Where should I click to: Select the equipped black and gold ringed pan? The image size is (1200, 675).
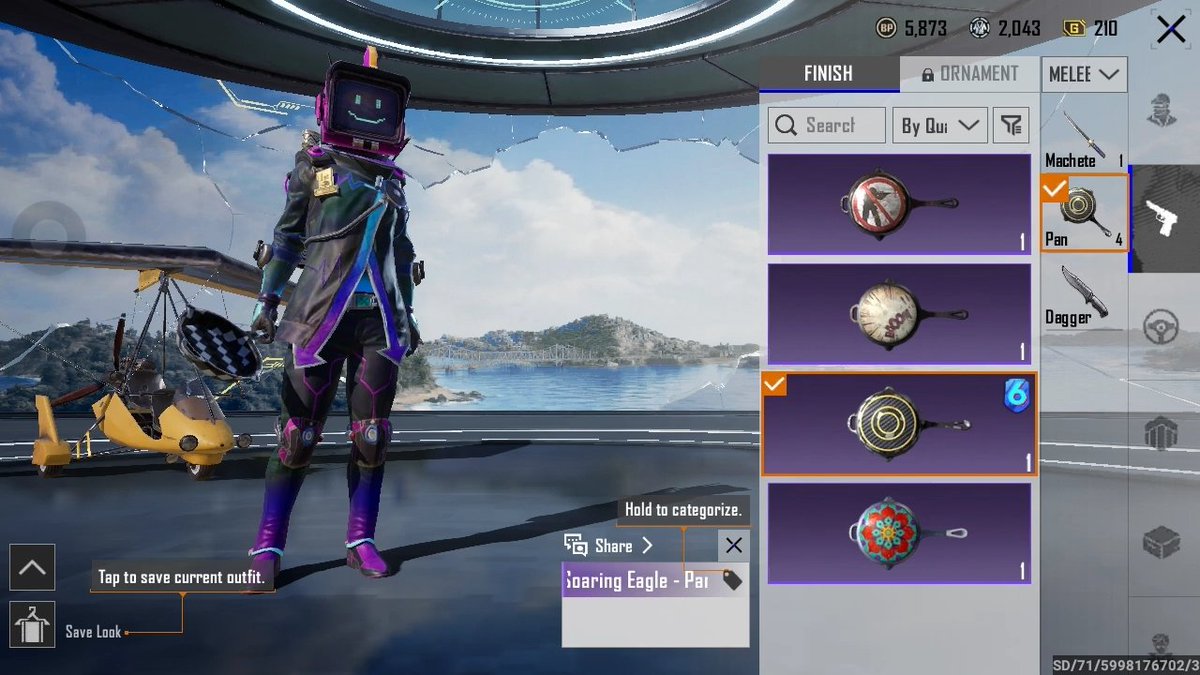pos(899,424)
